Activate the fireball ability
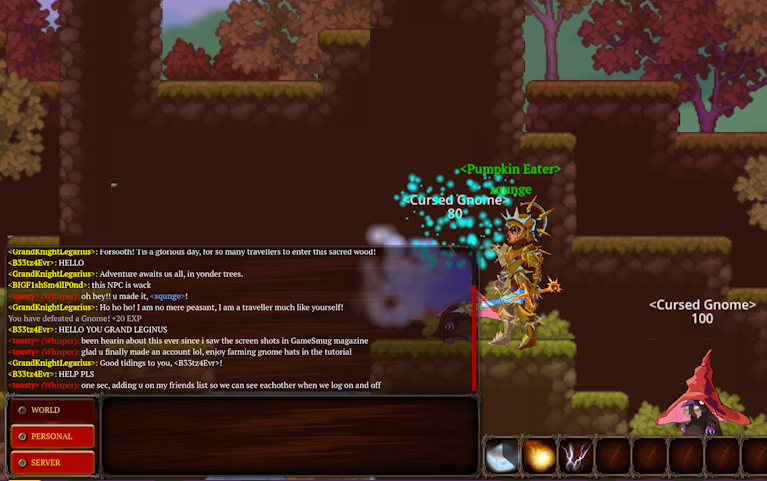Viewport: 767px width, 481px height. [539, 456]
